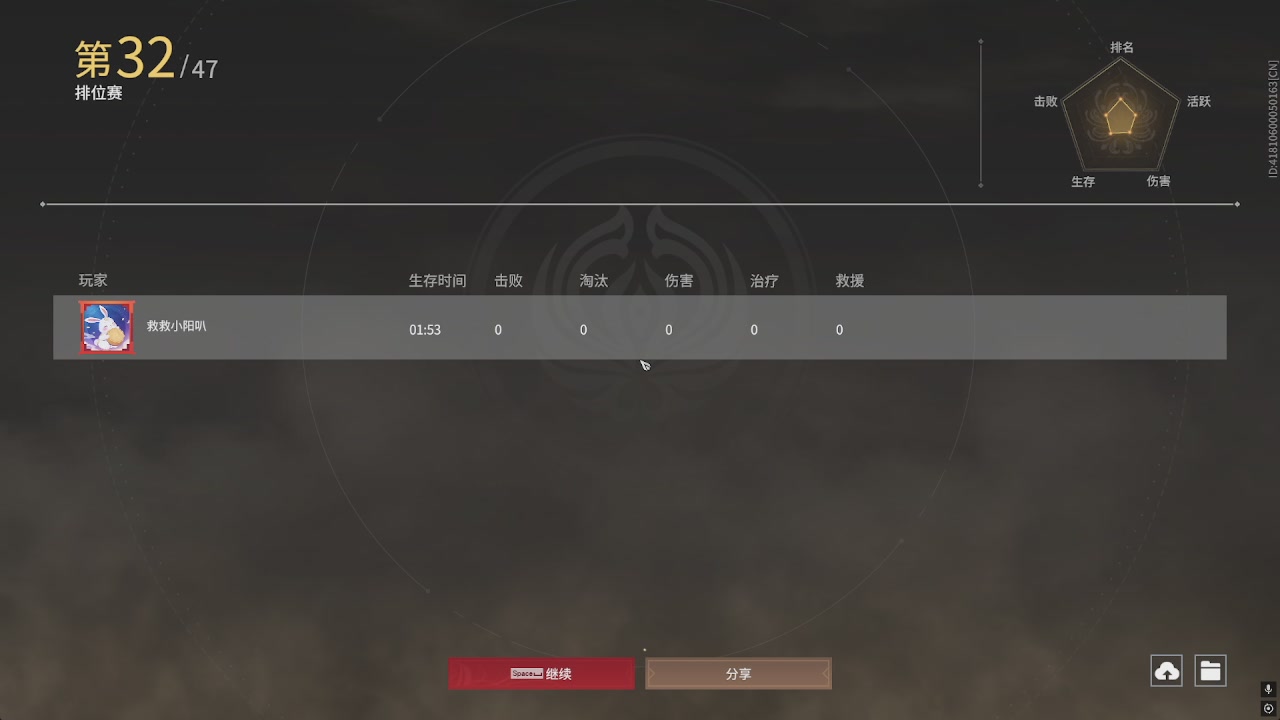Screen dimensions: 1280x720
Task: Click the left chevron of the 分享 button
Action: pos(653,673)
